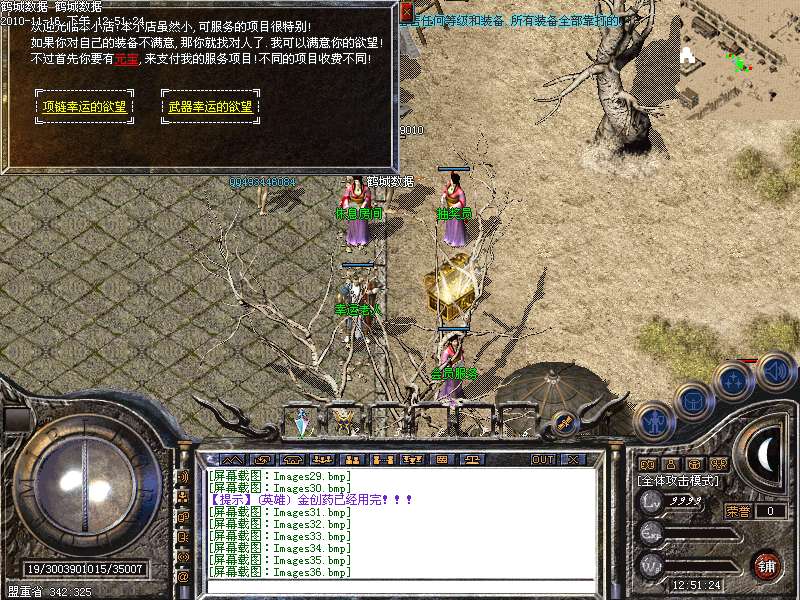The image size is (800, 600).
Task: Toggle sound with the speaker button
Action: (775, 370)
